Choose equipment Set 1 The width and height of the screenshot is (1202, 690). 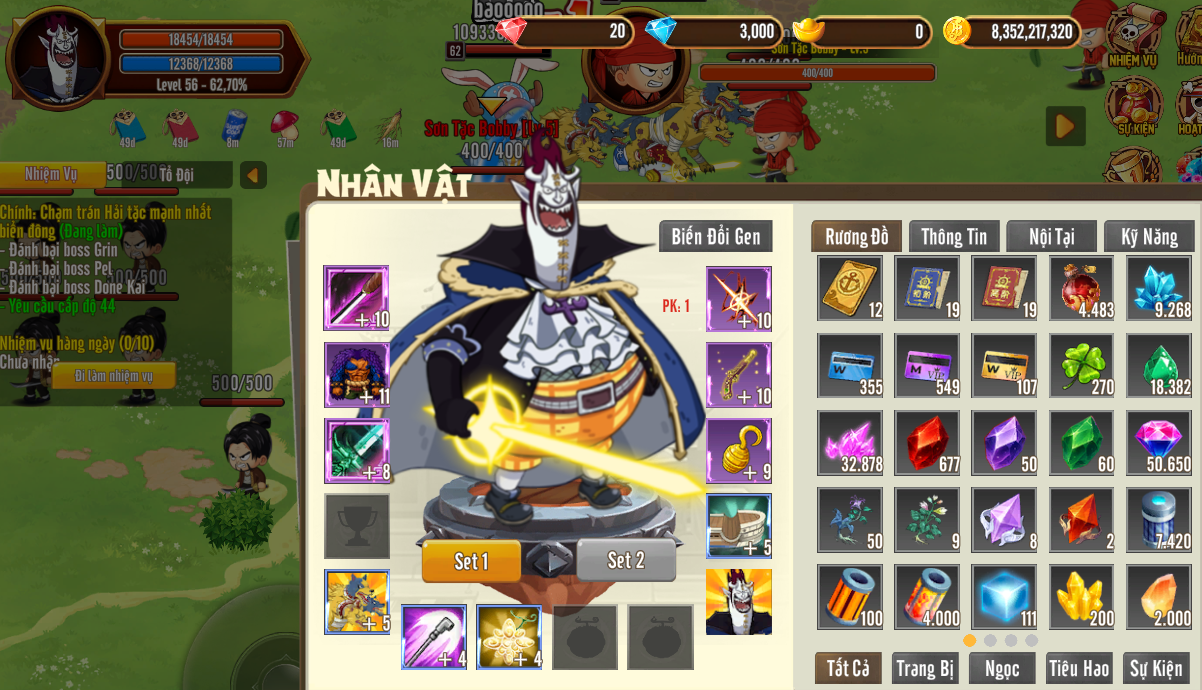(x=471, y=561)
